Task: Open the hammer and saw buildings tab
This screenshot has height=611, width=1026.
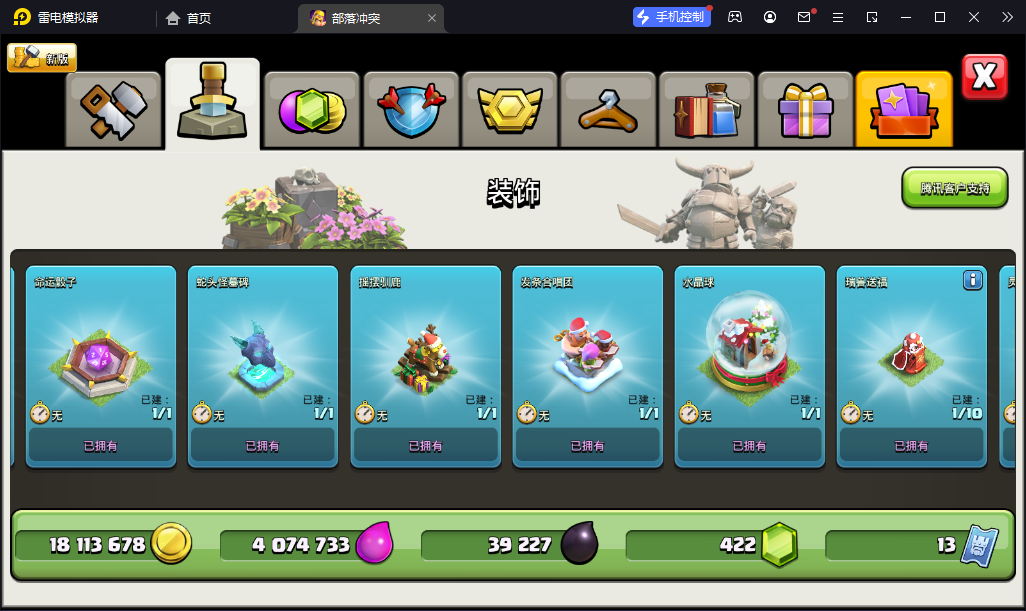Action: (x=113, y=109)
